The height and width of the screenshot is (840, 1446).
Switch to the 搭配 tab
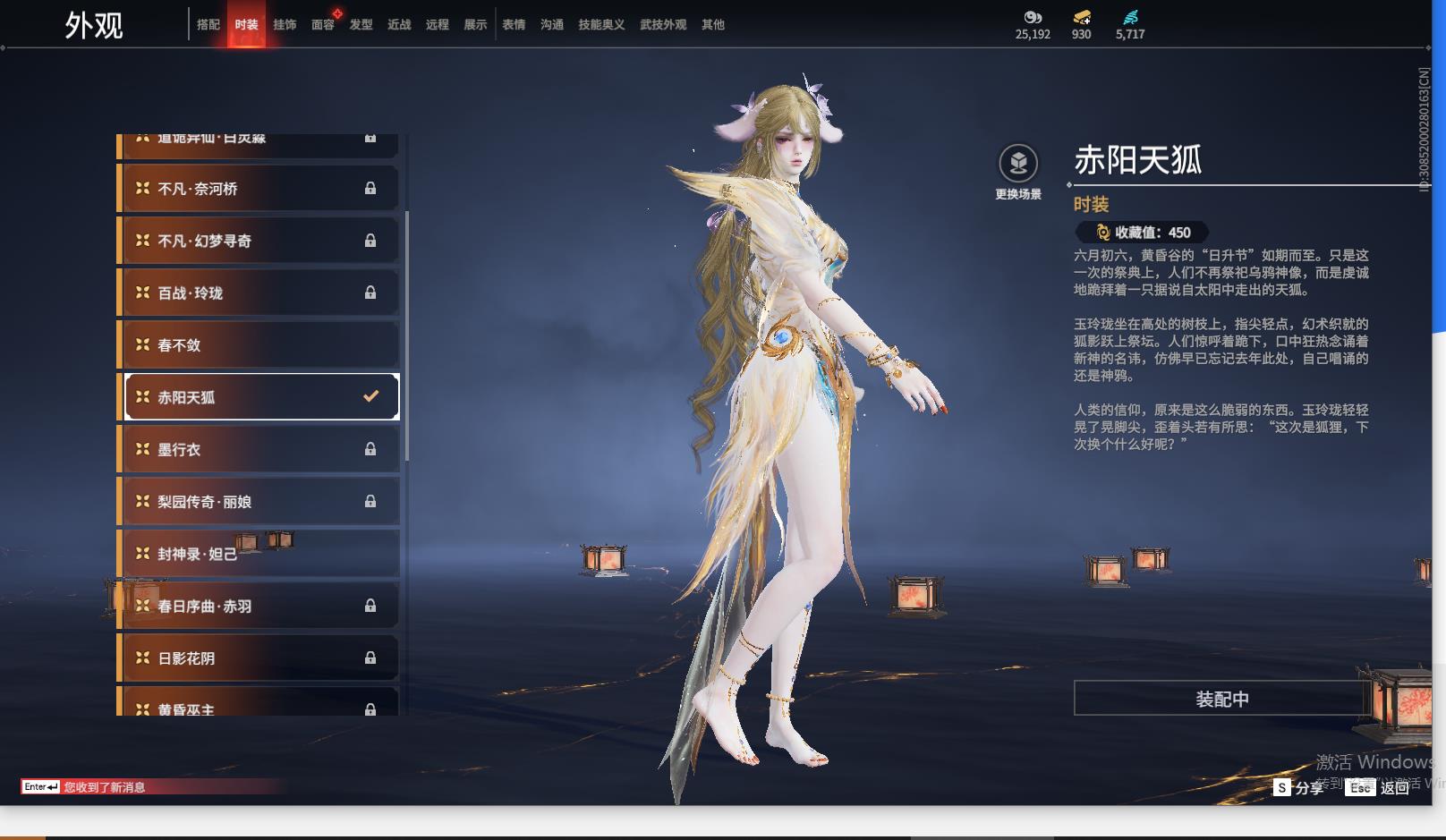(x=208, y=25)
